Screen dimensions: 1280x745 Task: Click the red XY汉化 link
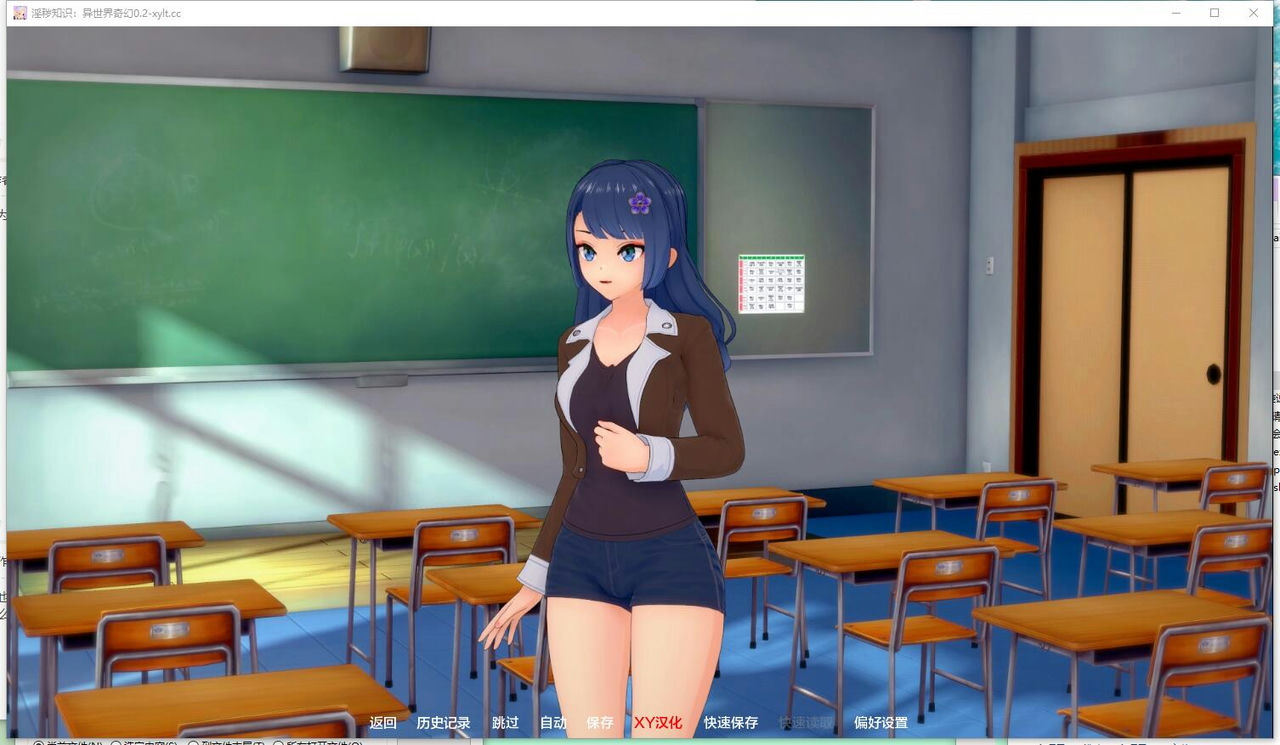(657, 722)
